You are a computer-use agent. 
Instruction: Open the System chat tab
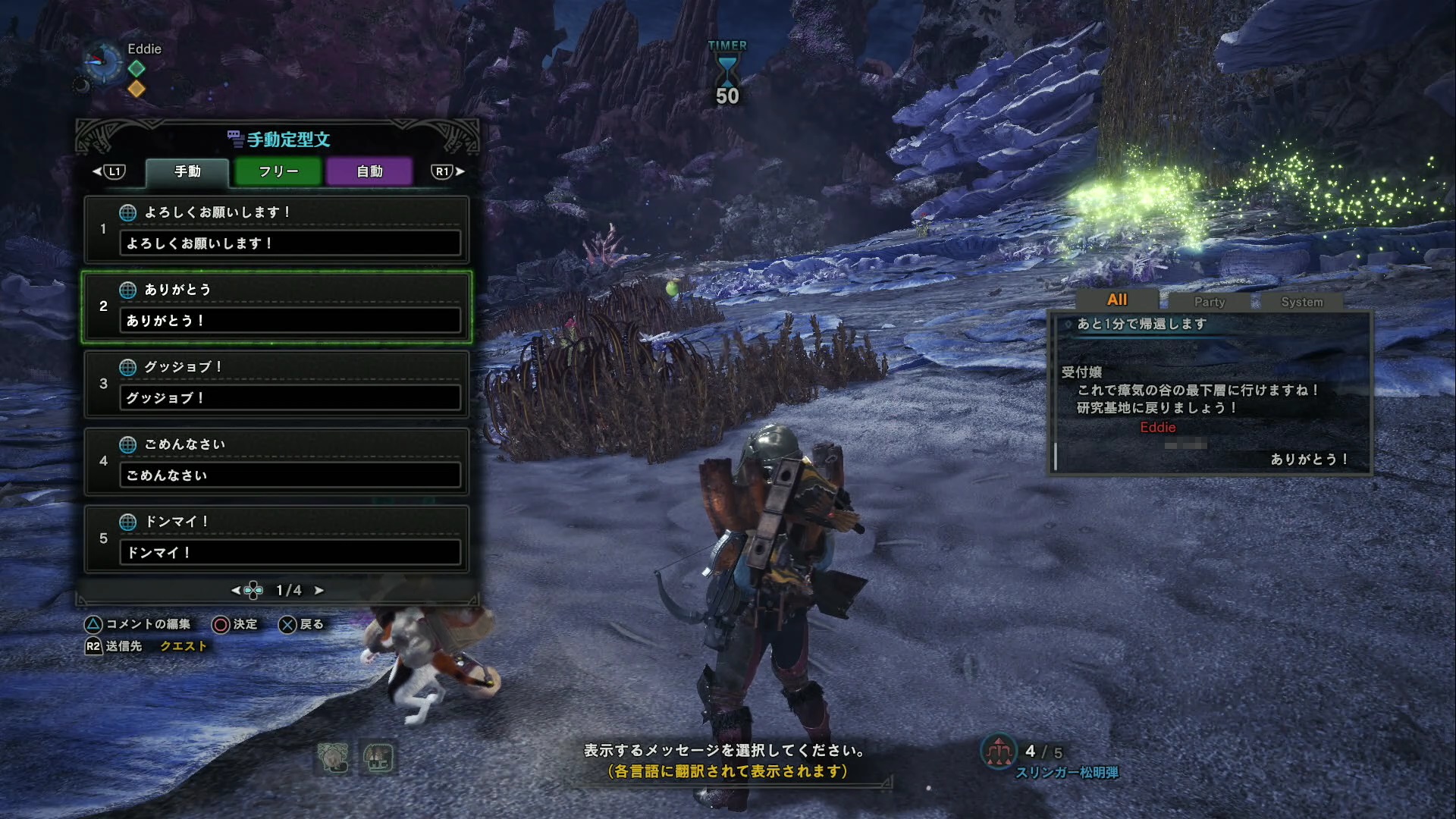click(x=1301, y=302)
